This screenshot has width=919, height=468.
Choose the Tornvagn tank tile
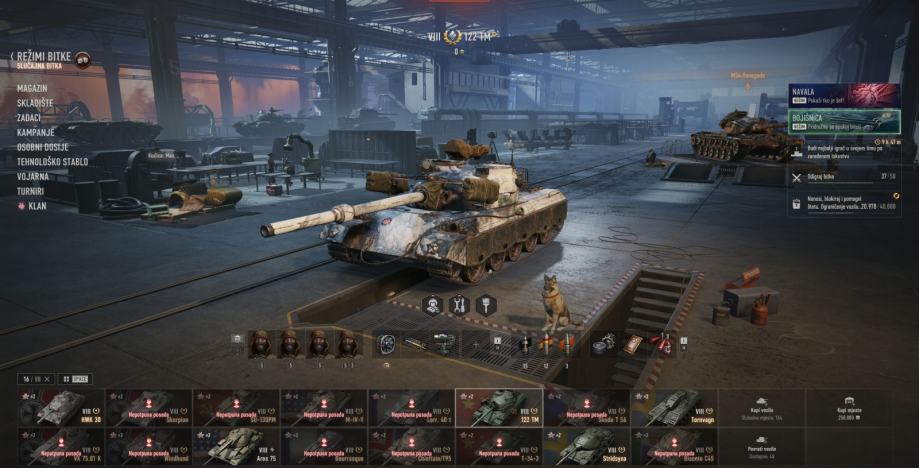673,407
